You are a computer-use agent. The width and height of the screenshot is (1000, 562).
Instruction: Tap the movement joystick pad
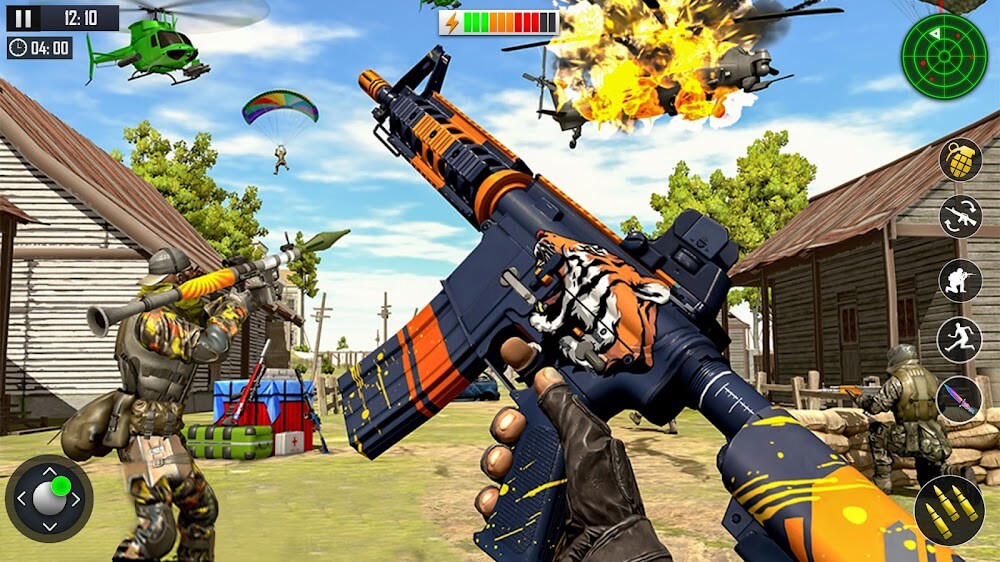tap(49, 498)
